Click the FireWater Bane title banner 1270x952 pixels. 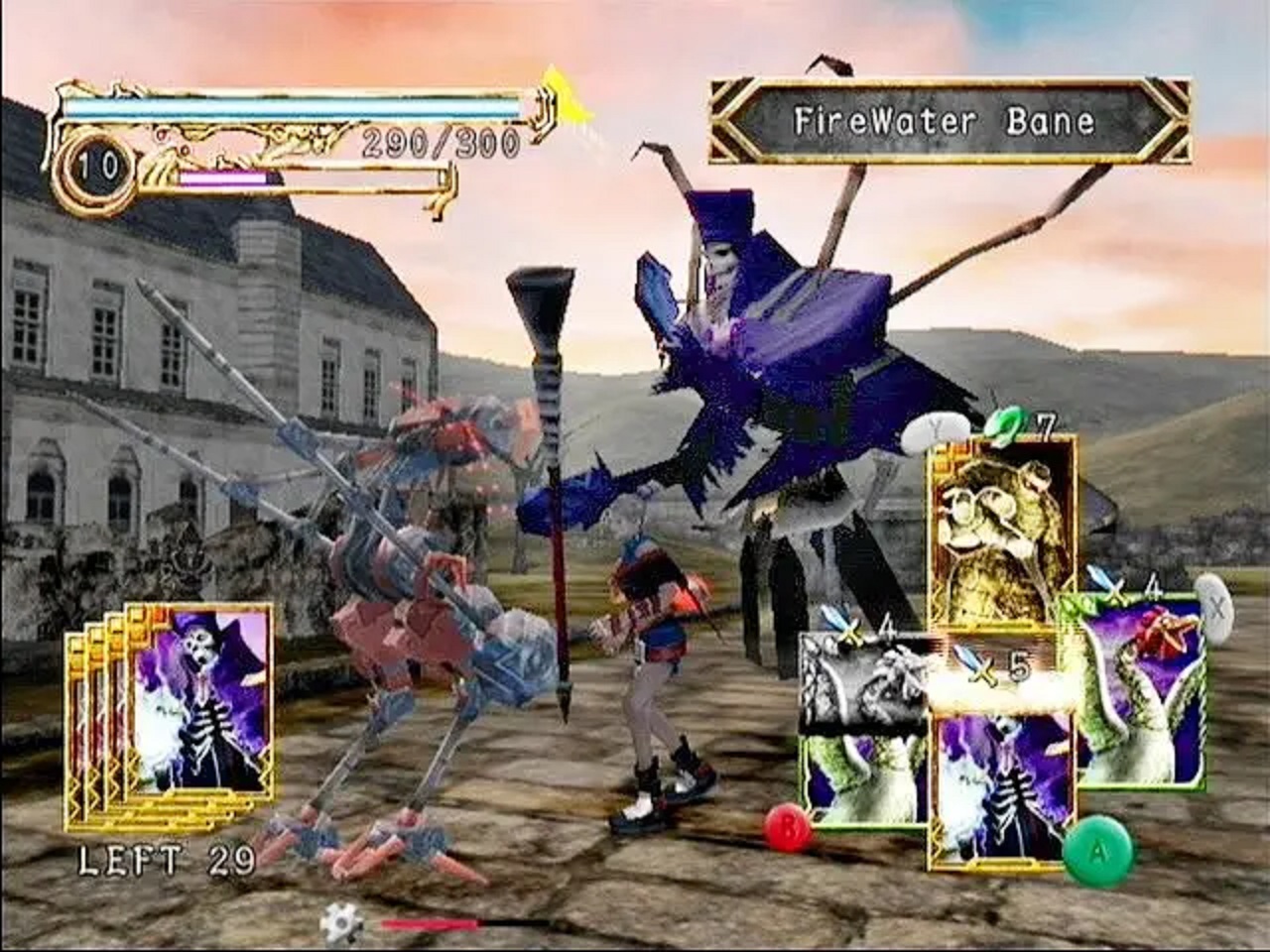(x=945, y=118)
